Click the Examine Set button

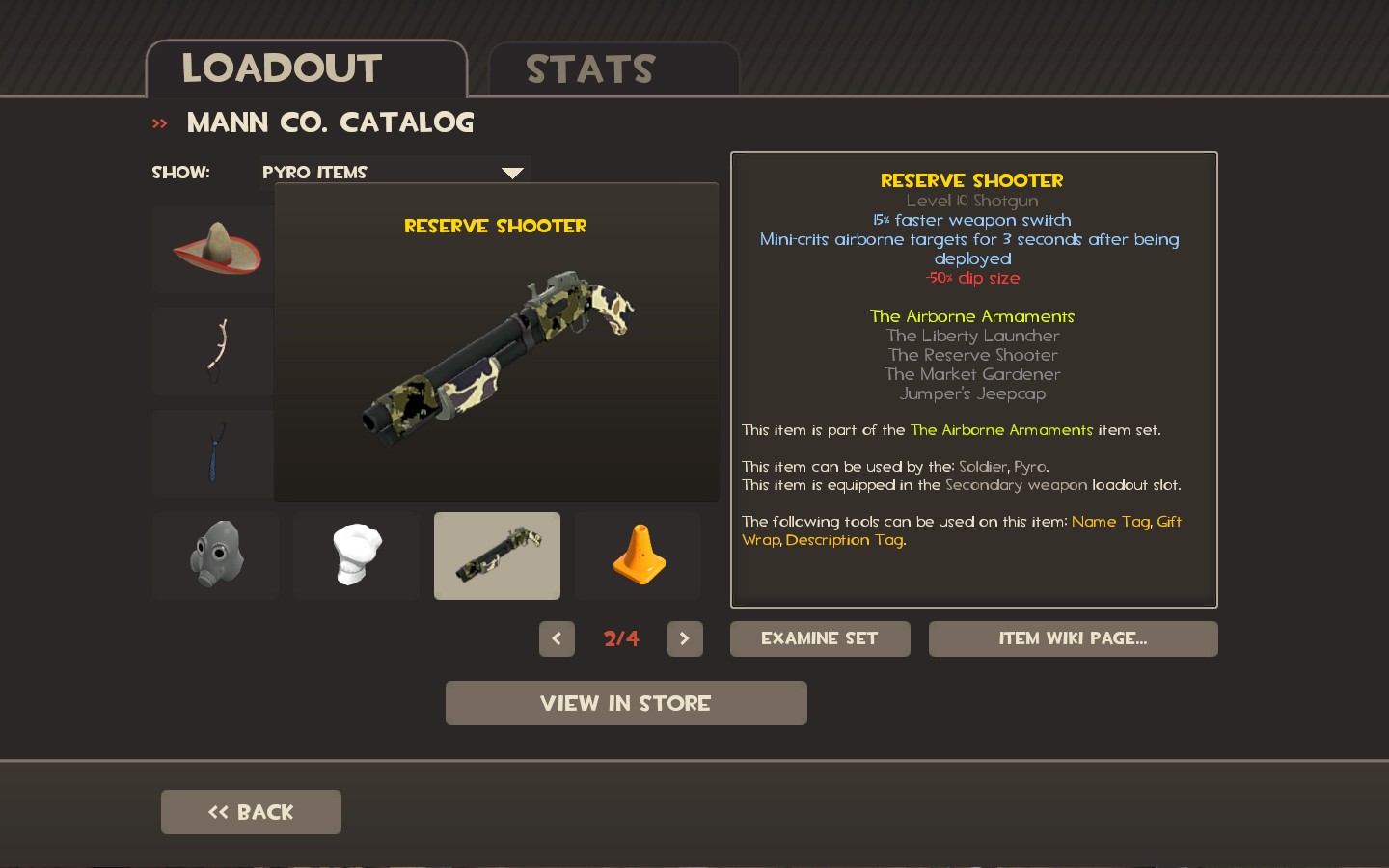point(819,638)
